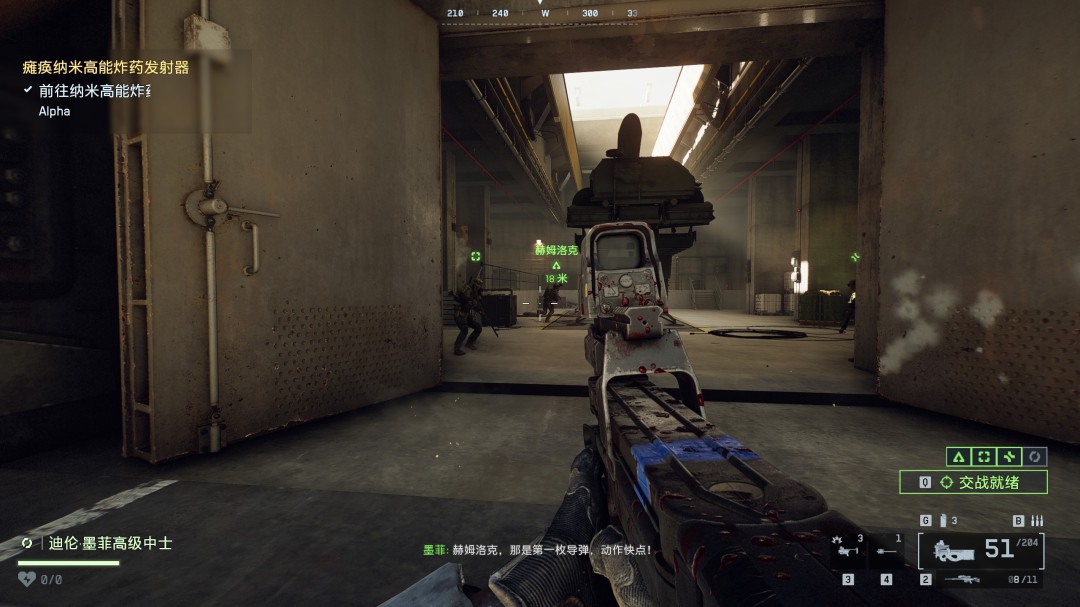This screenshot has height=607, width=1080.
Task: Select the green square-bracket squad ability icon
Action: tap(984, 456)
